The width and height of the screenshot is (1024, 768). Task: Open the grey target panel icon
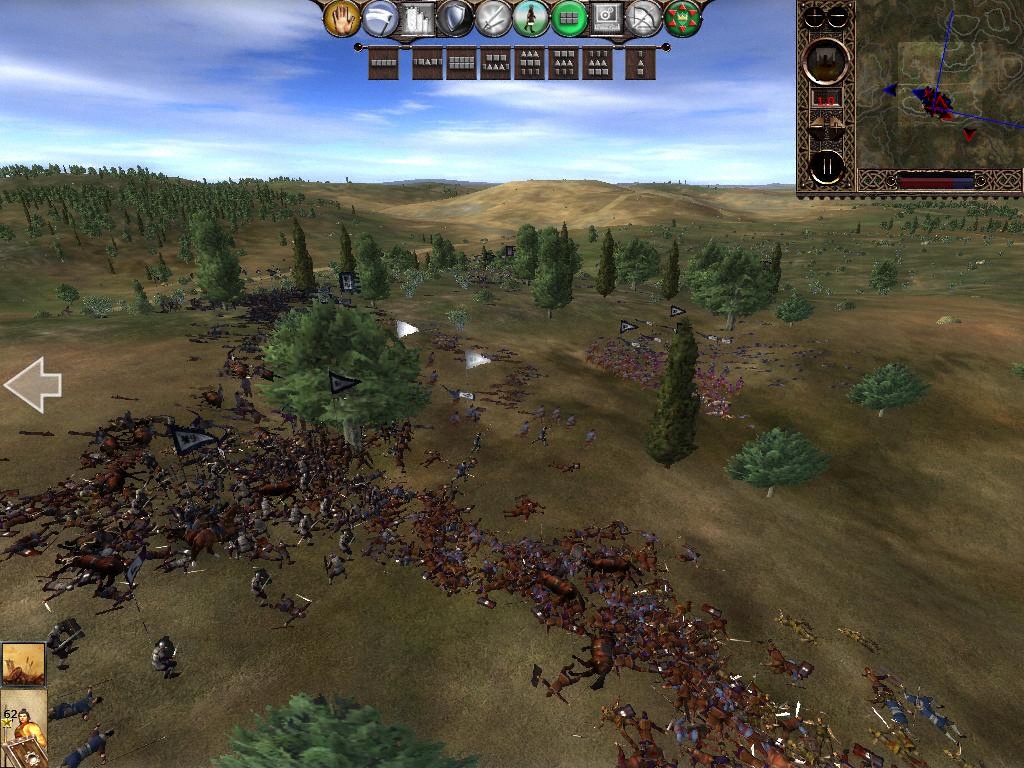(x=606, y=18)
